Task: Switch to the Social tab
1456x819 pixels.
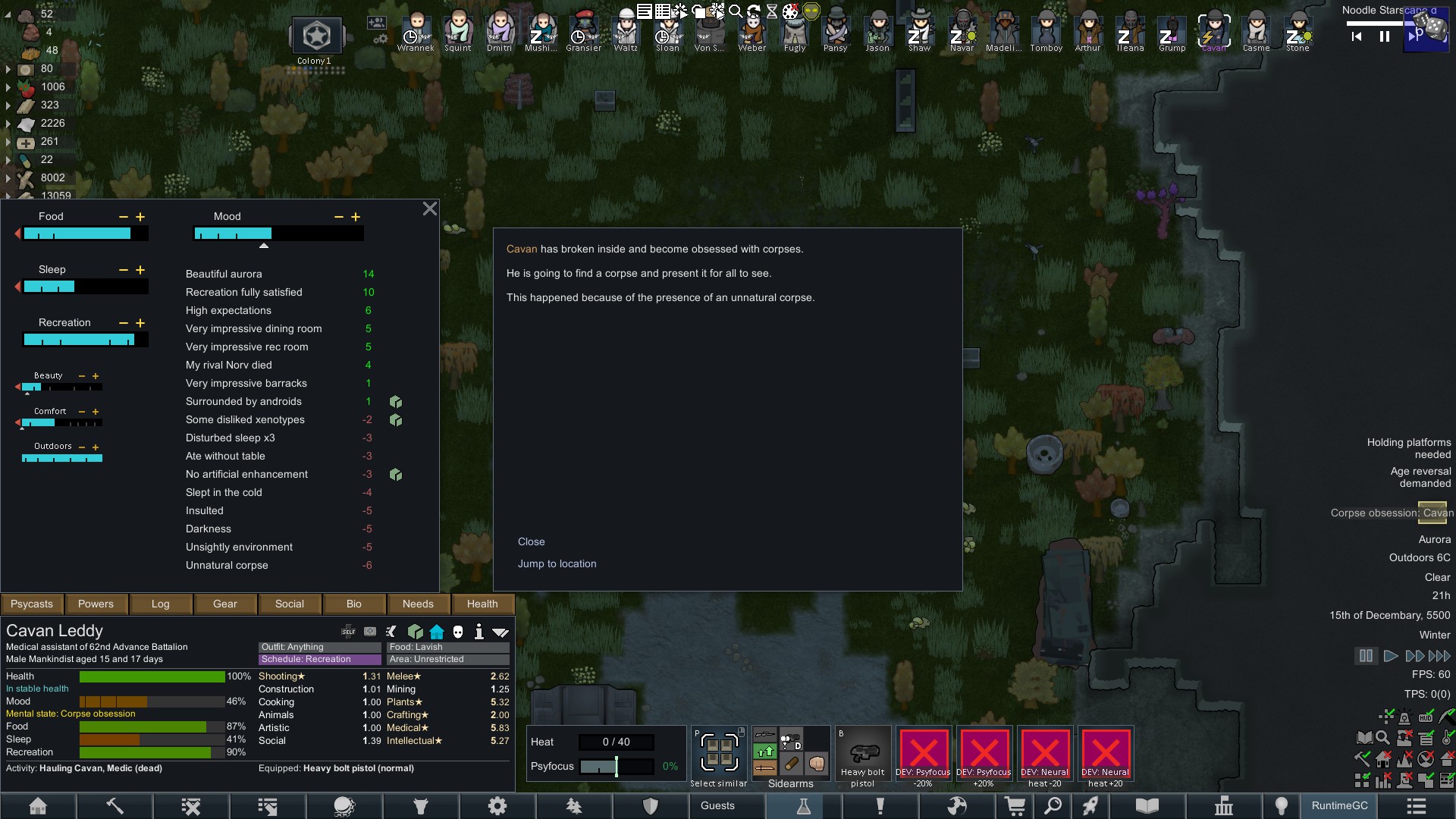Action: click(289, 604)
